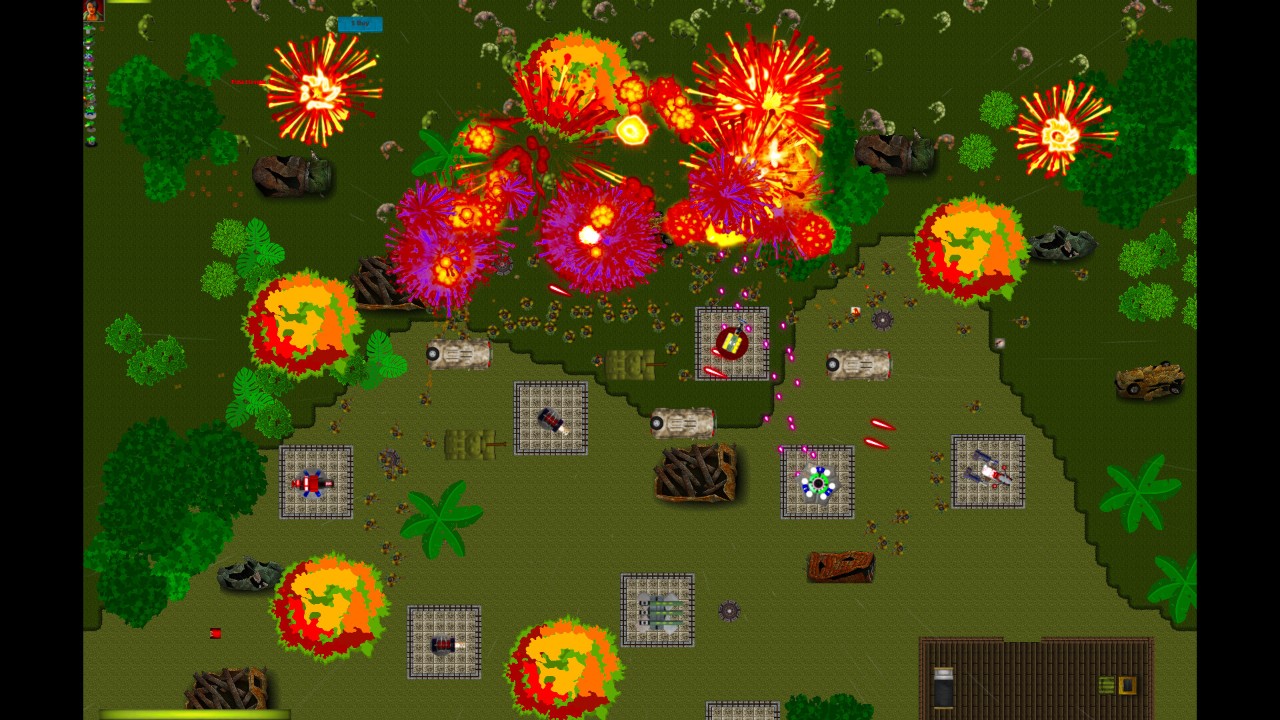This screenshot has height=720, width=1280.
Task: Select the bottommost build icon in the sidebar
Action: (x=90, y=141)
